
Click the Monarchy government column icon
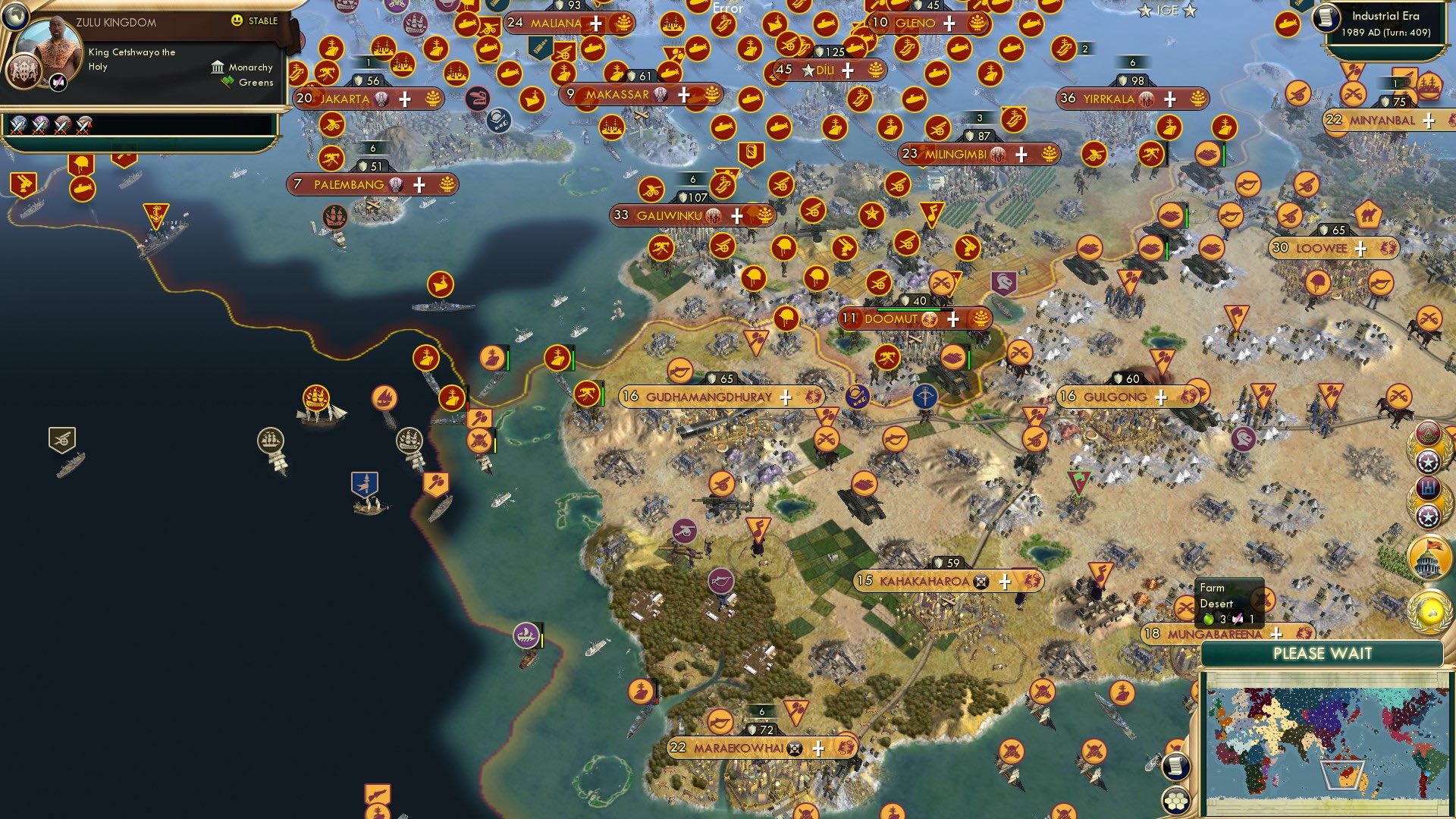point(218,67)
